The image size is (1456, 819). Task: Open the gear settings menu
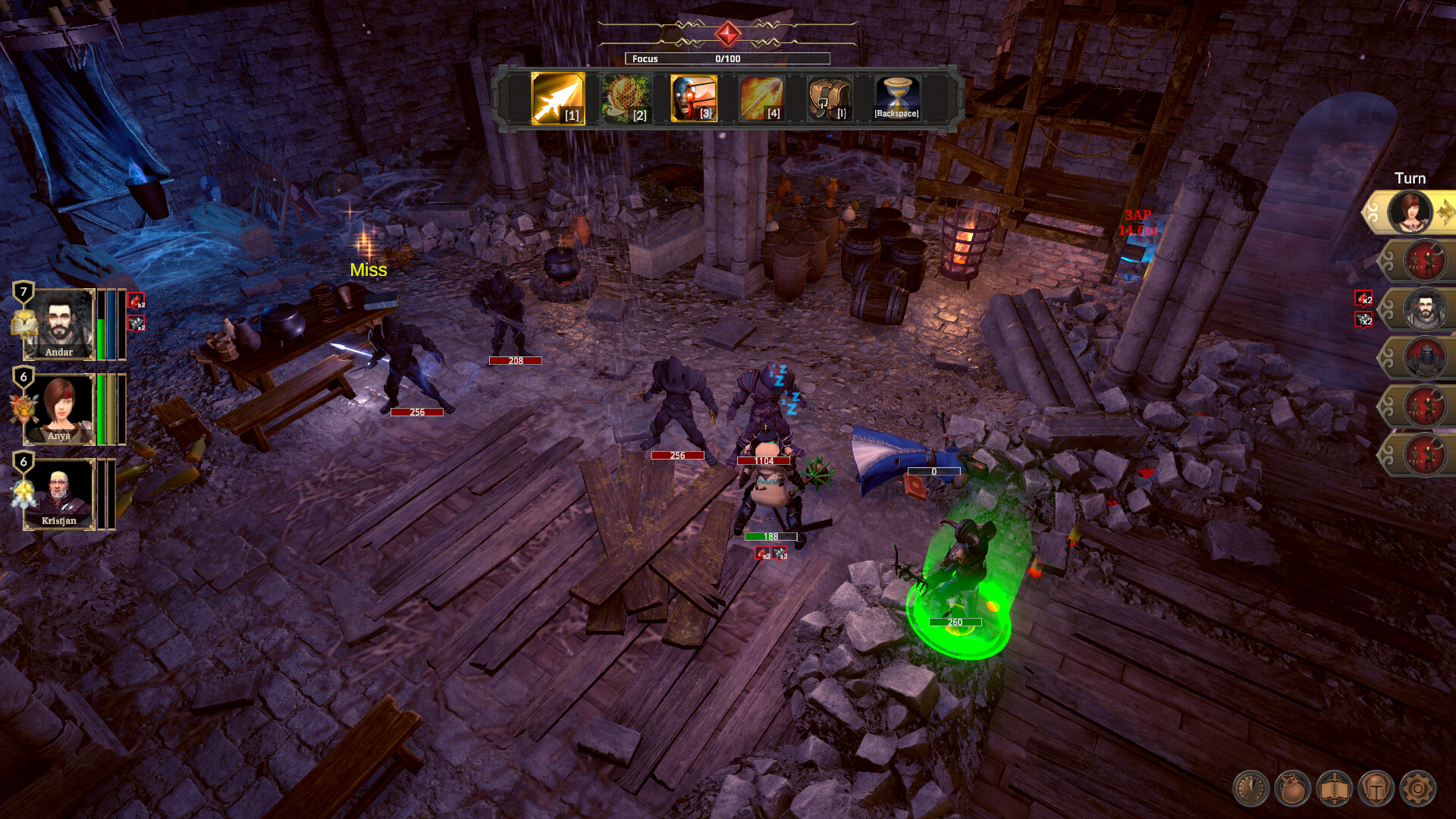(1417, 789)
